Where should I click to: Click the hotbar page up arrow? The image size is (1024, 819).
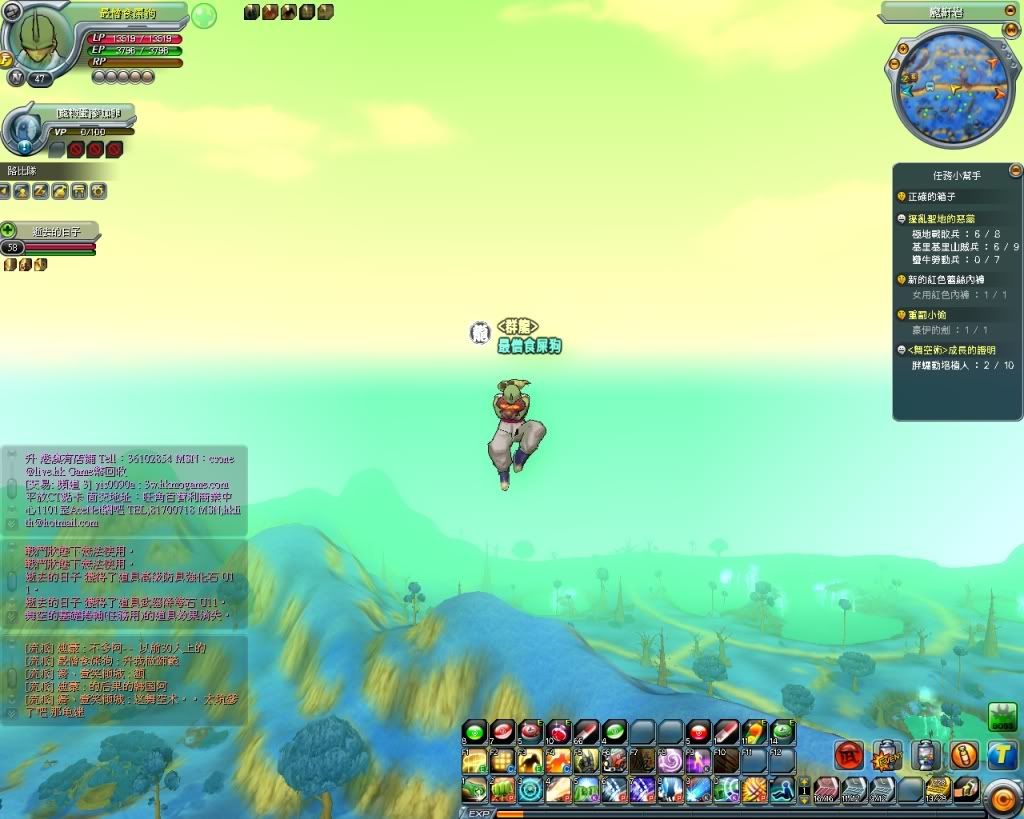[804, 783]
